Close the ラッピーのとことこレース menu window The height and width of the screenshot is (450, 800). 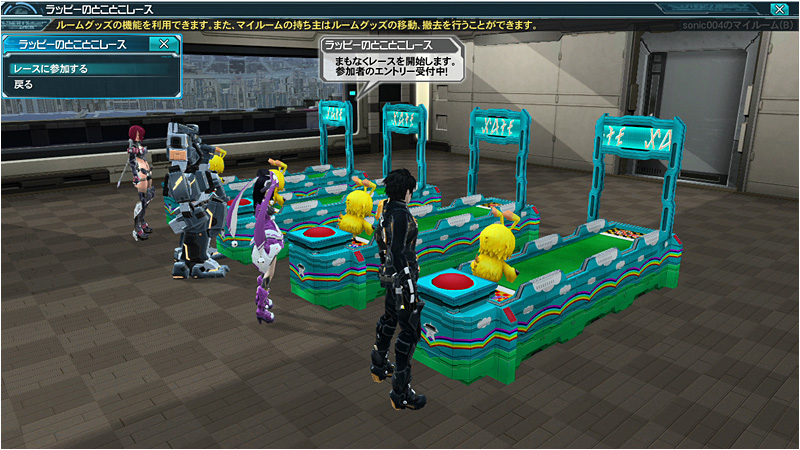pos(163,44)
